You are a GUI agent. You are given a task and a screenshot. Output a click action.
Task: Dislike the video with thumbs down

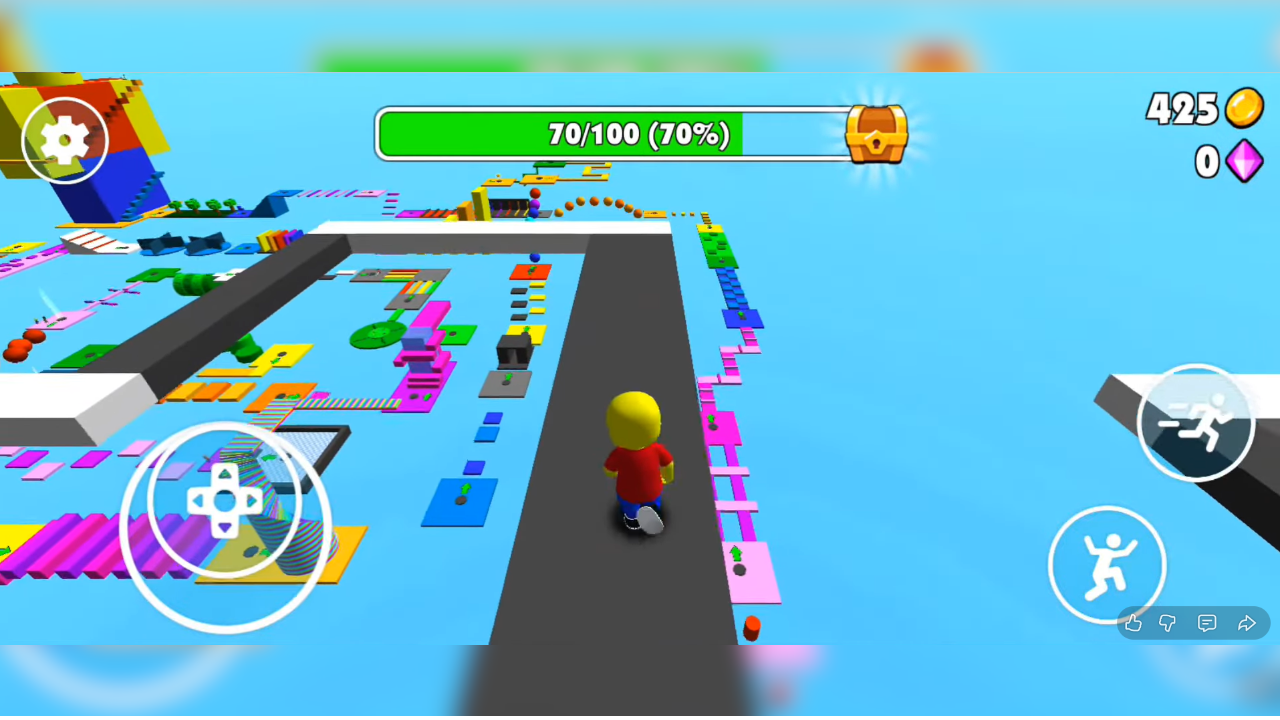point(1168,624)
